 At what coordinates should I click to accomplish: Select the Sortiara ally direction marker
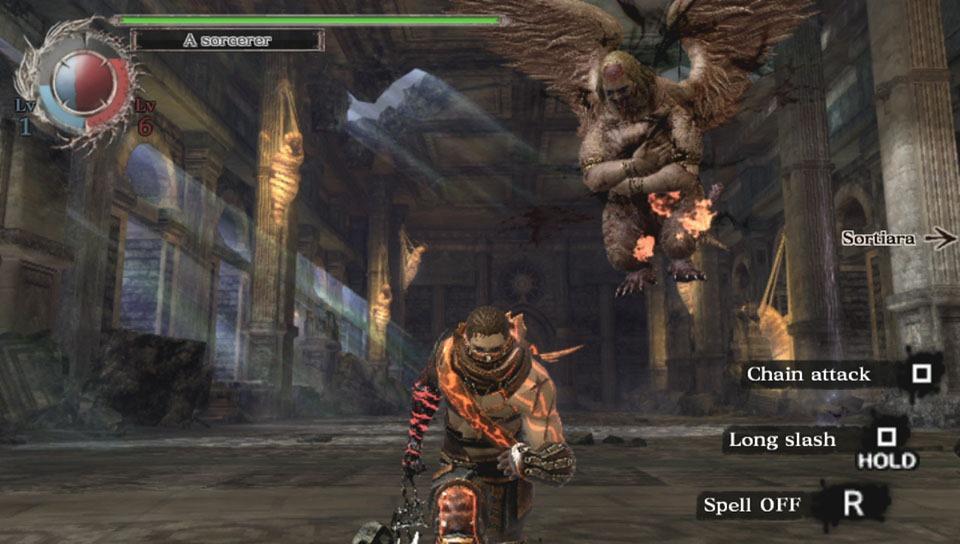[x=897, y=238]
